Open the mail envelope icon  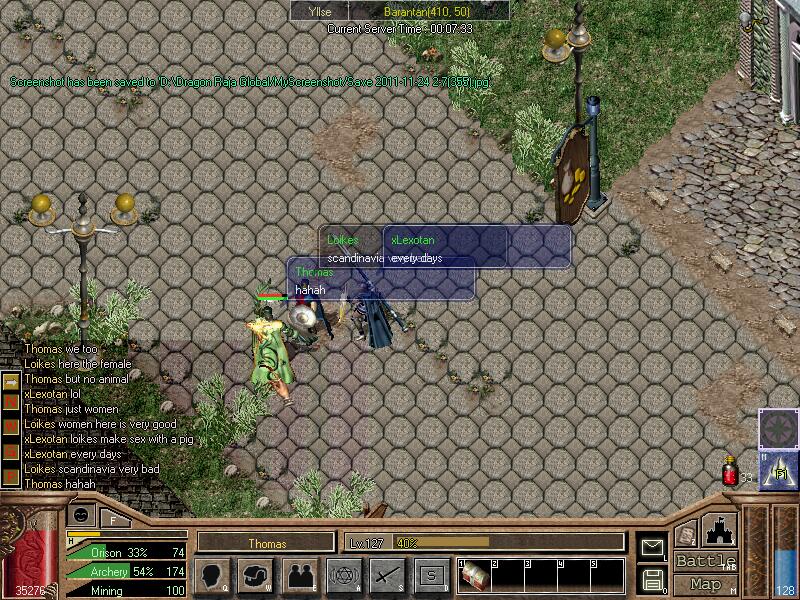[x=652, y=546]
